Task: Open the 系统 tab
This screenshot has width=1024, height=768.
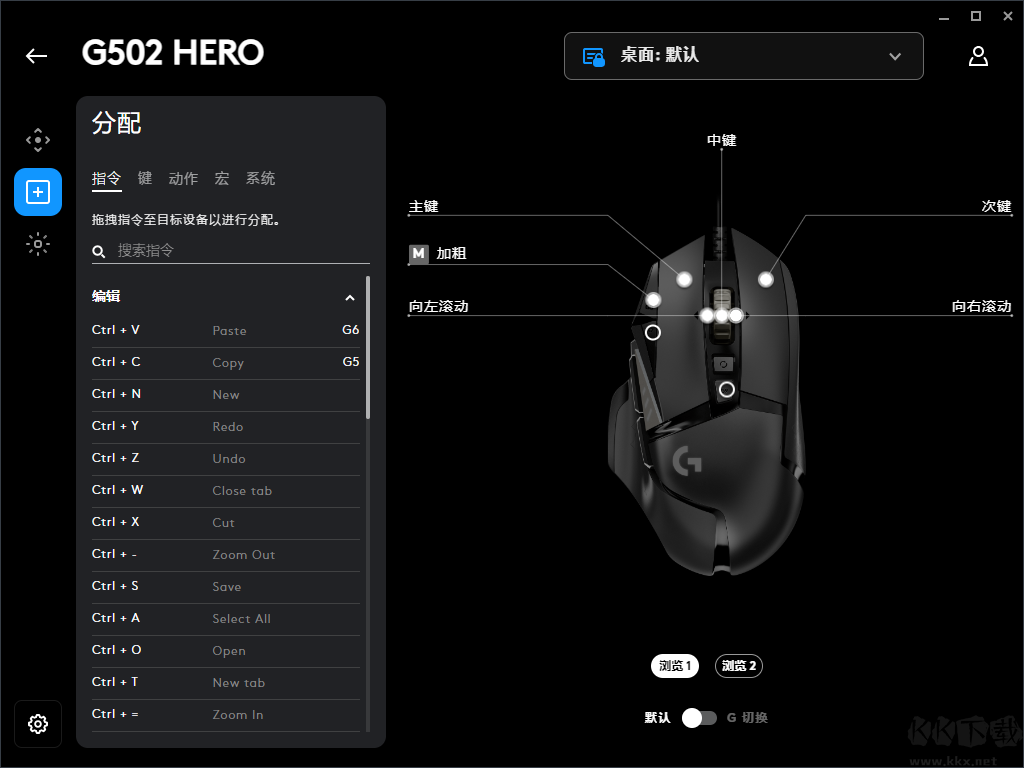Action: [x=260, y=178]
